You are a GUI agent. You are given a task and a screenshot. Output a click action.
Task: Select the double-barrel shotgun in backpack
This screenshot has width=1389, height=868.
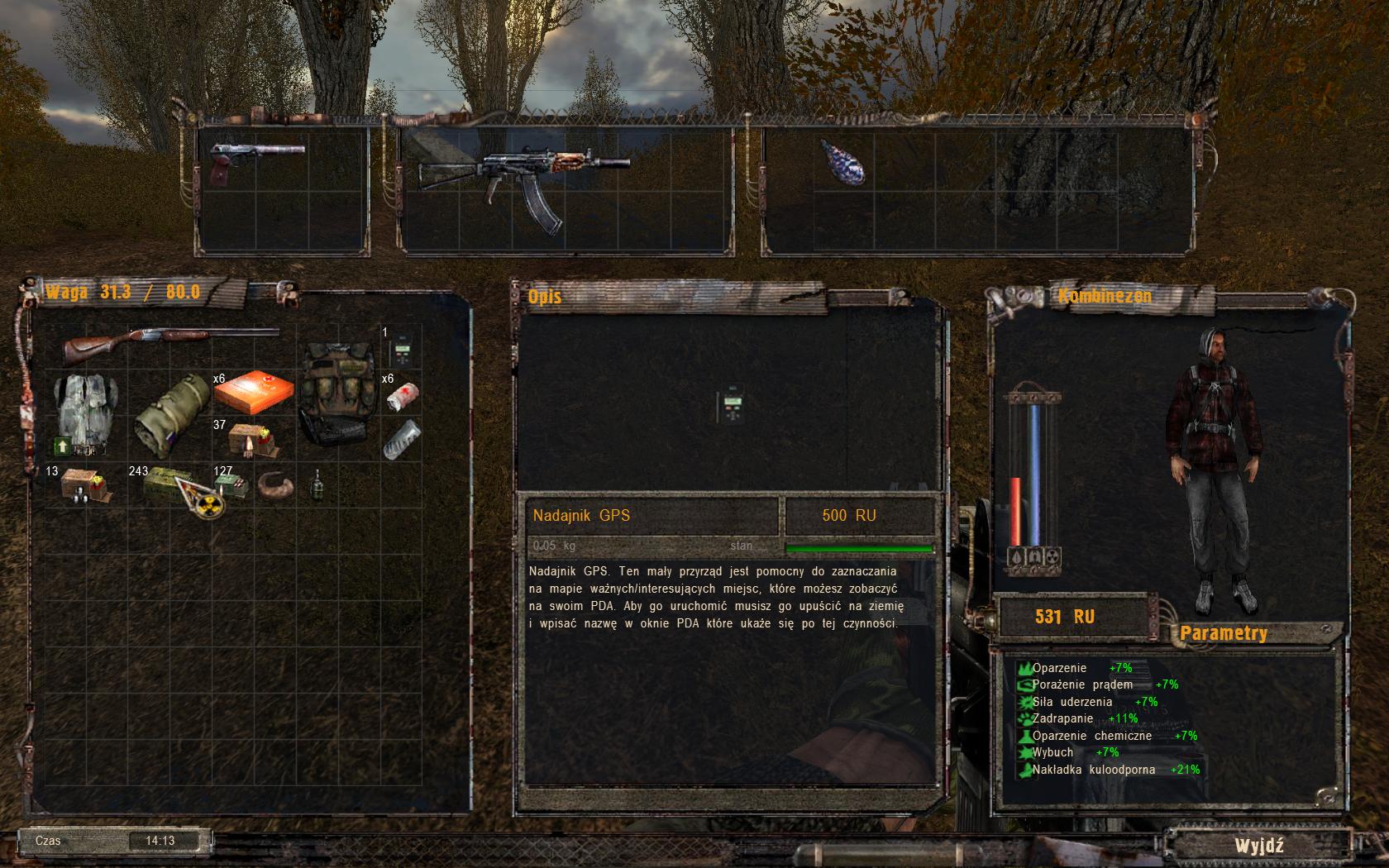point(171,341)
